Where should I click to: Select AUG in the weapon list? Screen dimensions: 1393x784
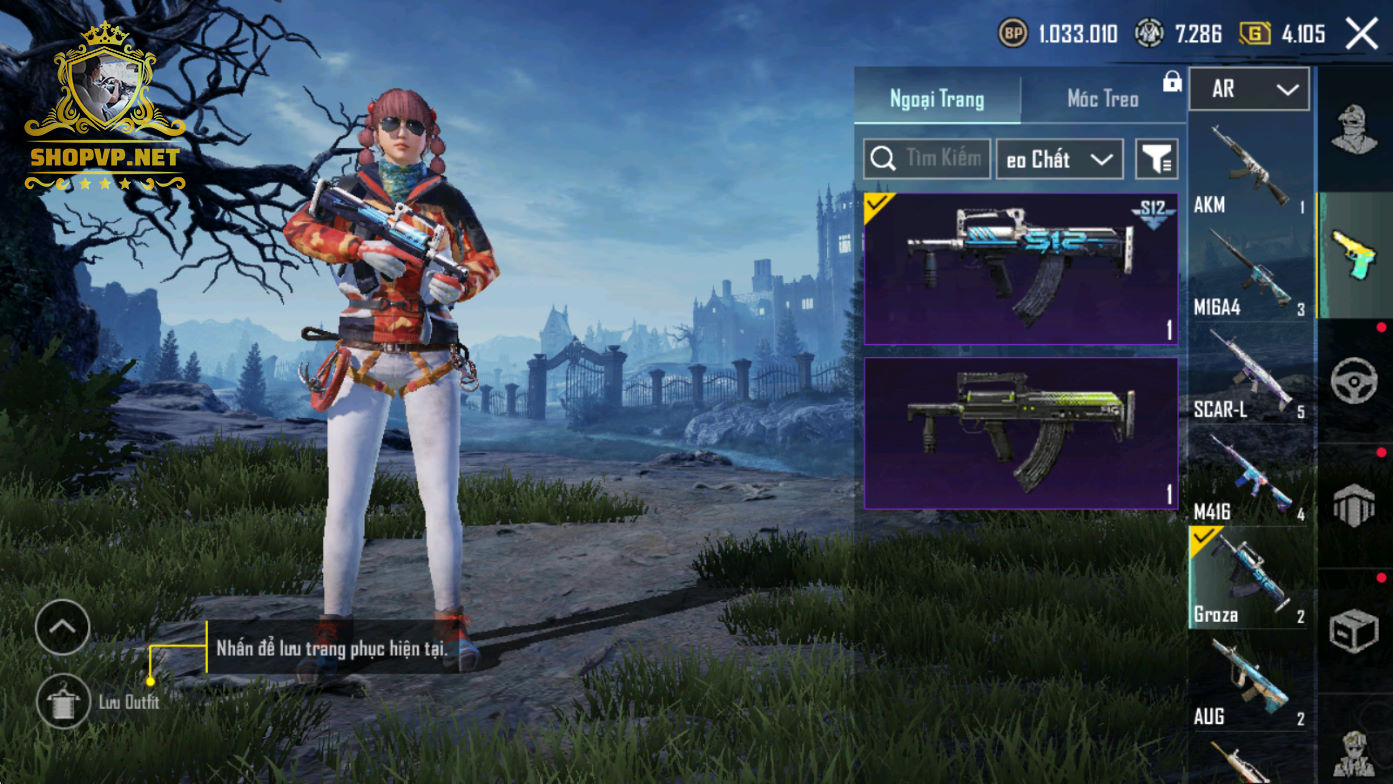[1249, 680]
